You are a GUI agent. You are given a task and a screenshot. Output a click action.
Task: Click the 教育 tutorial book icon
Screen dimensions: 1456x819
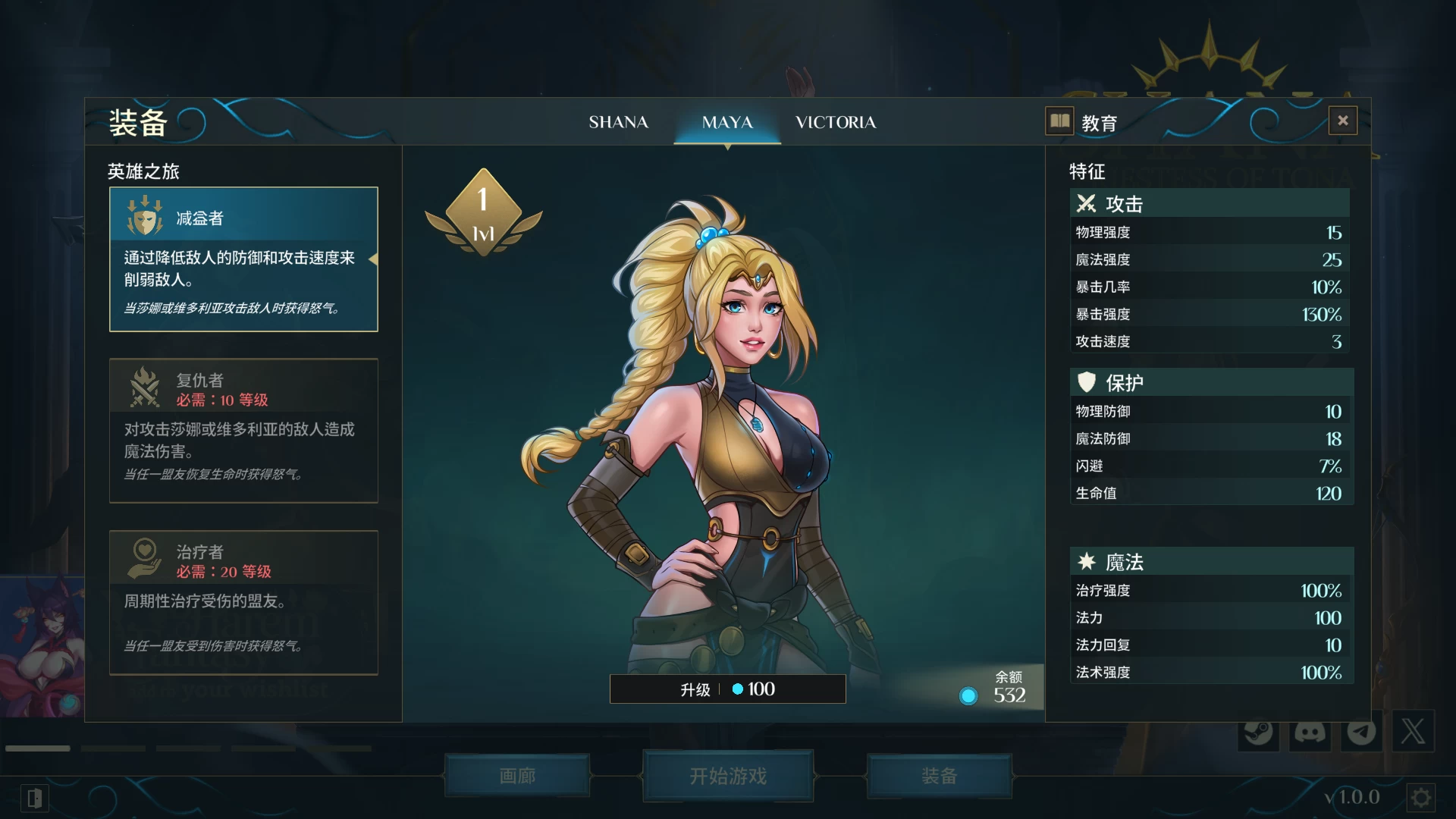(x=1059, y=121)
